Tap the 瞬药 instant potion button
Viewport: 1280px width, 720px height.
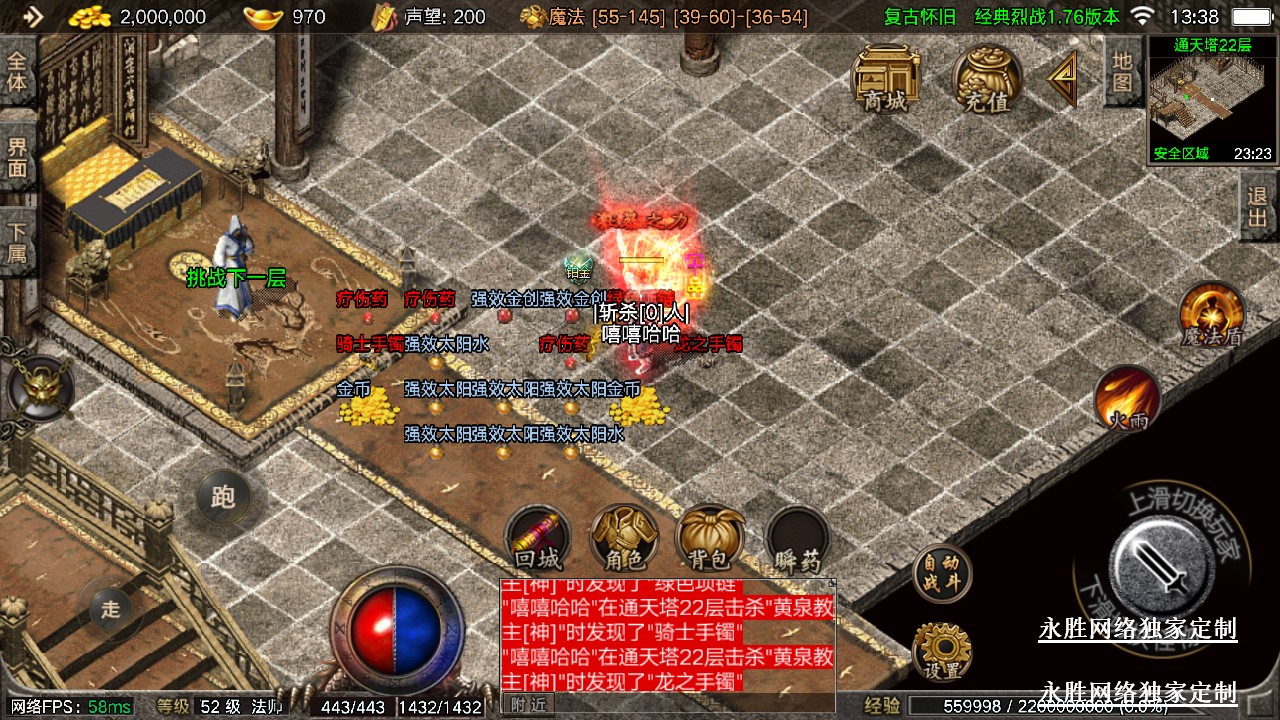797,540
